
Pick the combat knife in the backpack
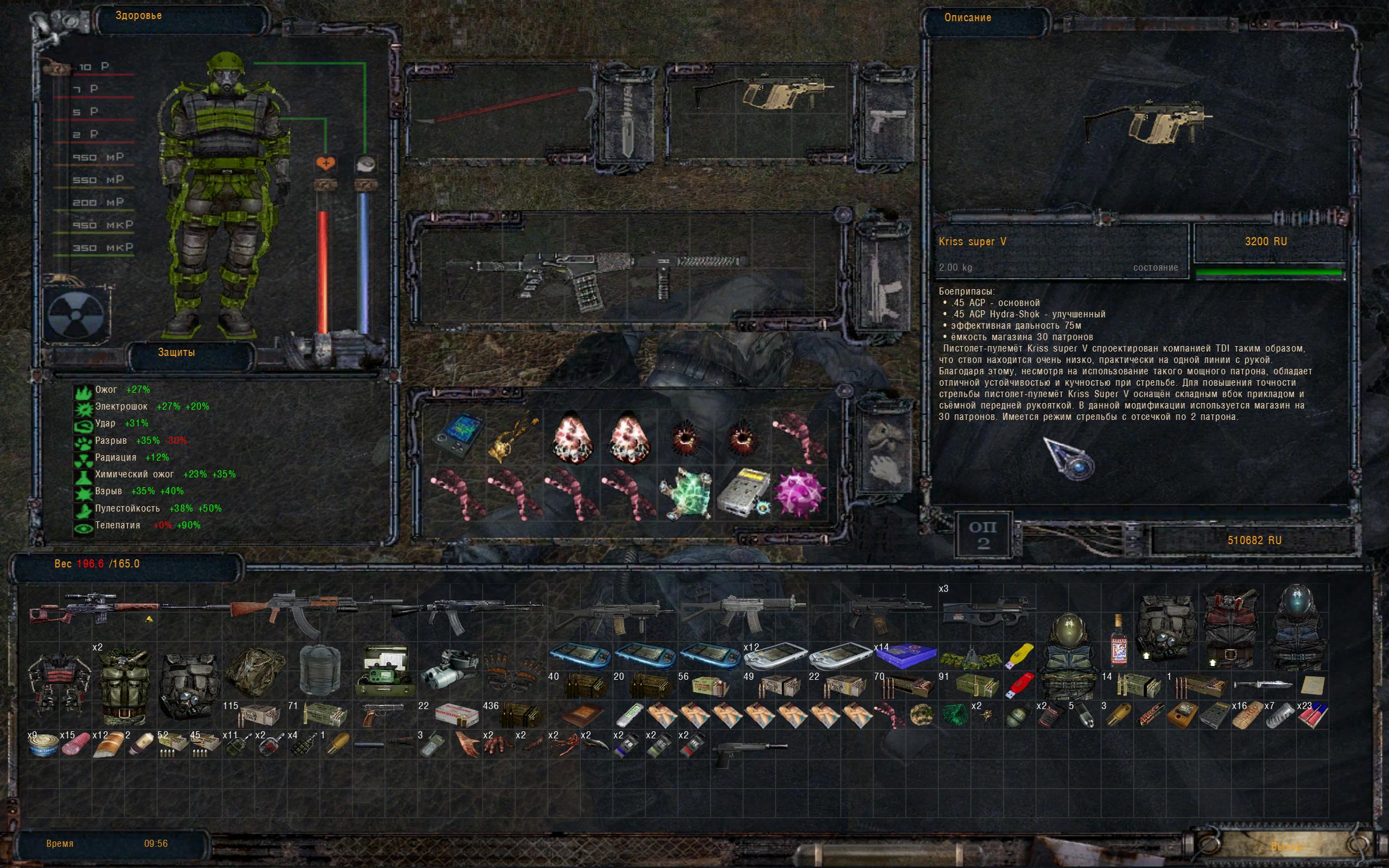pyautogui.click(x=1263, y=685)
